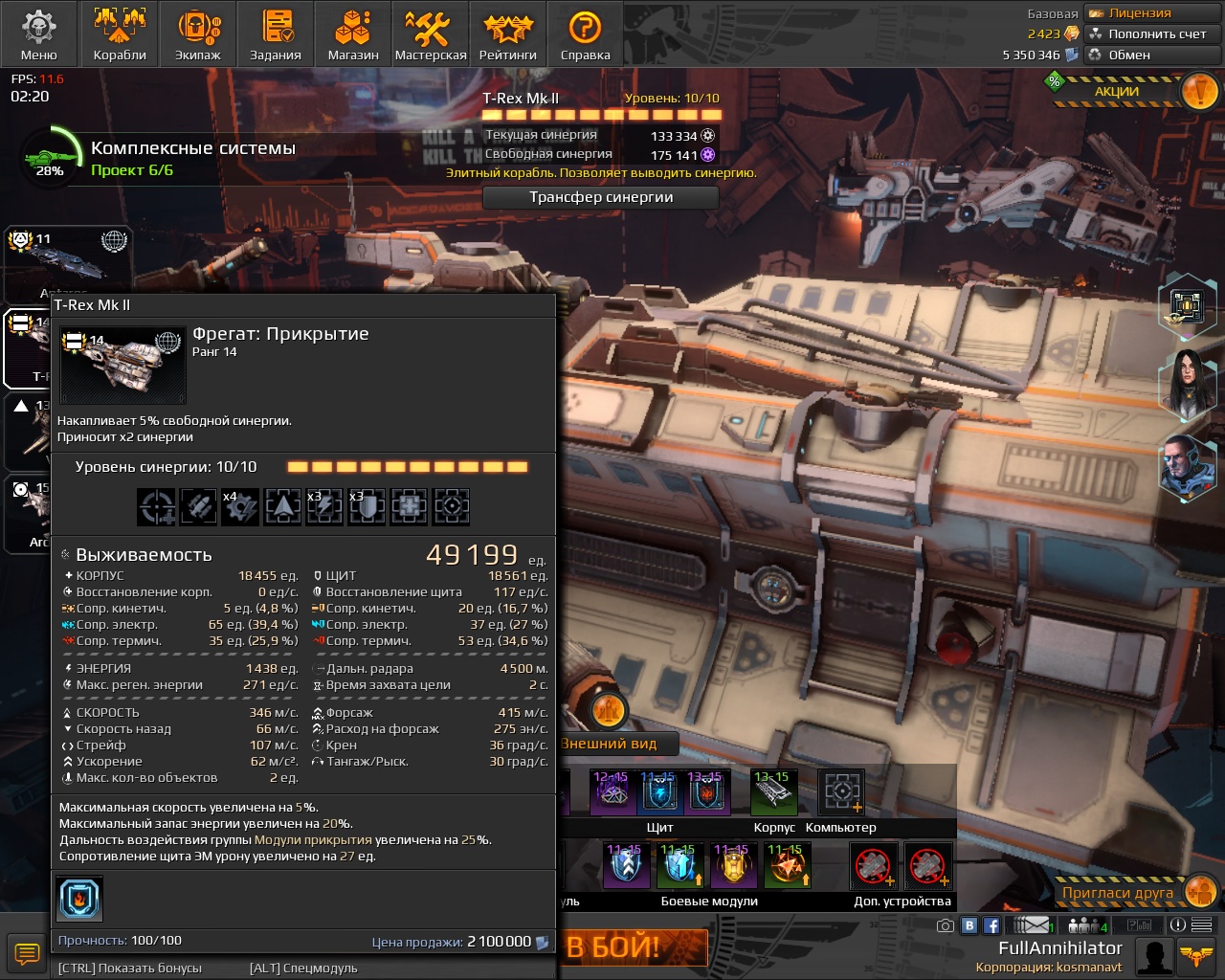Open the Корабли ships section
1225x980 pixels.
coord(120,34)
